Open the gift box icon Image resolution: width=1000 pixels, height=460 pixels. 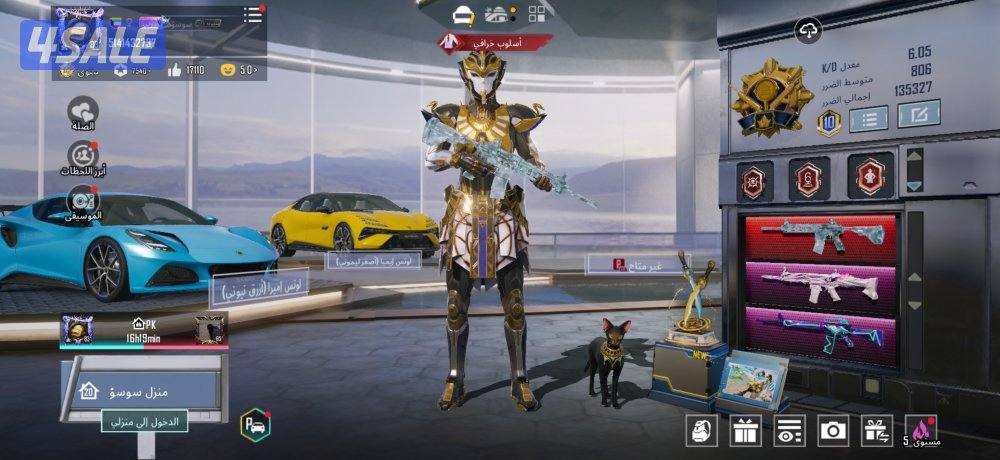pyautogui.click(x=745, y=431)
